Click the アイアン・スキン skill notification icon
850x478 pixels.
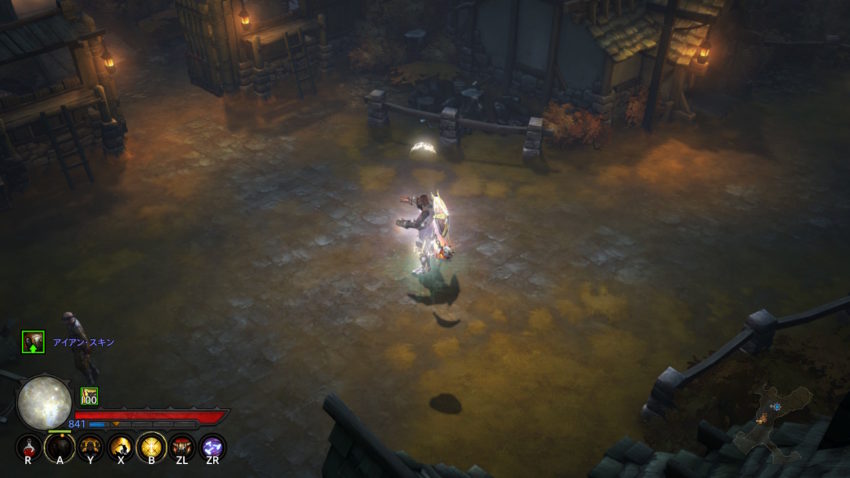(33, 342)
